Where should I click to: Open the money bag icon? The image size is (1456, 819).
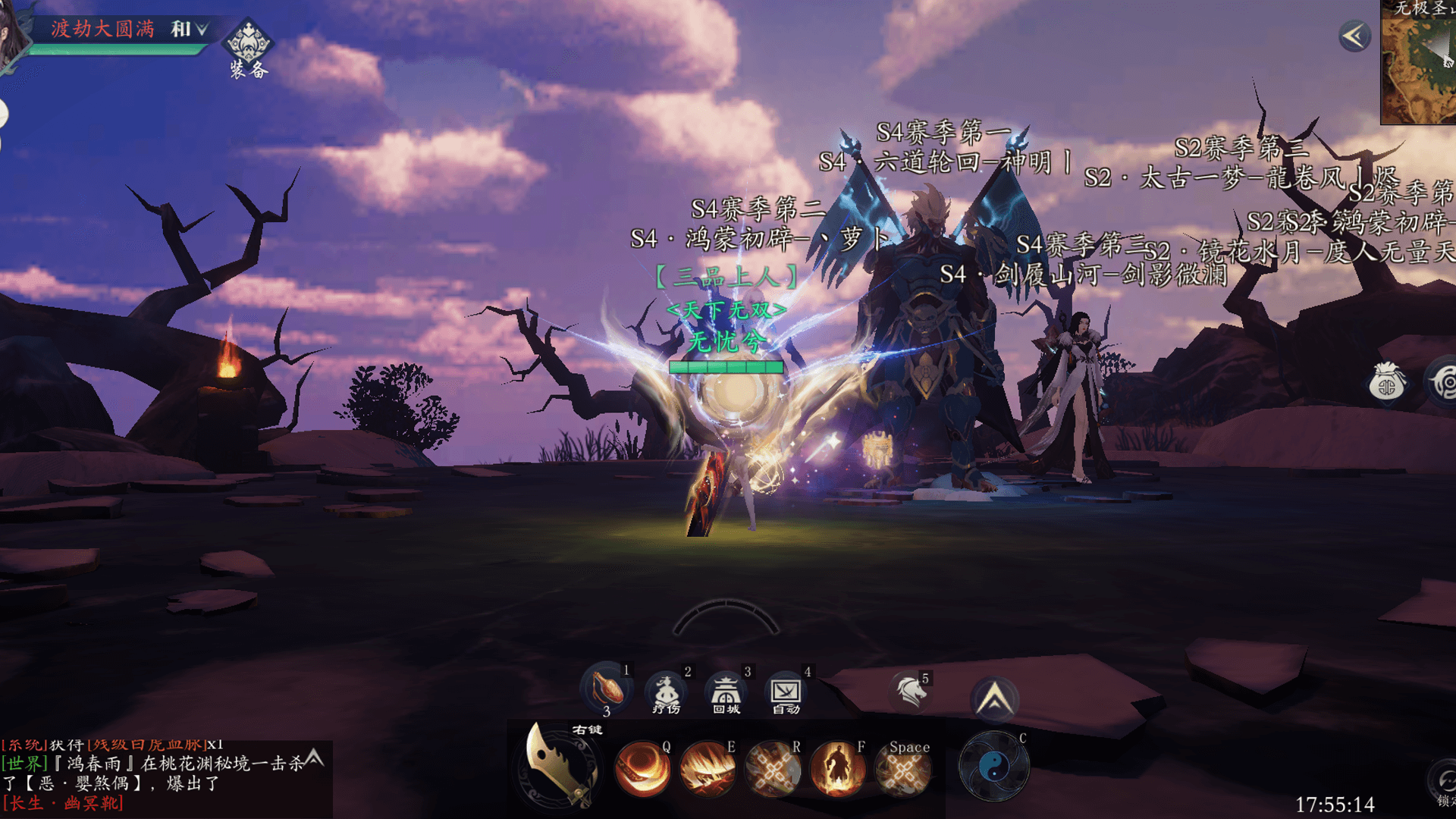click(1386, 383)
